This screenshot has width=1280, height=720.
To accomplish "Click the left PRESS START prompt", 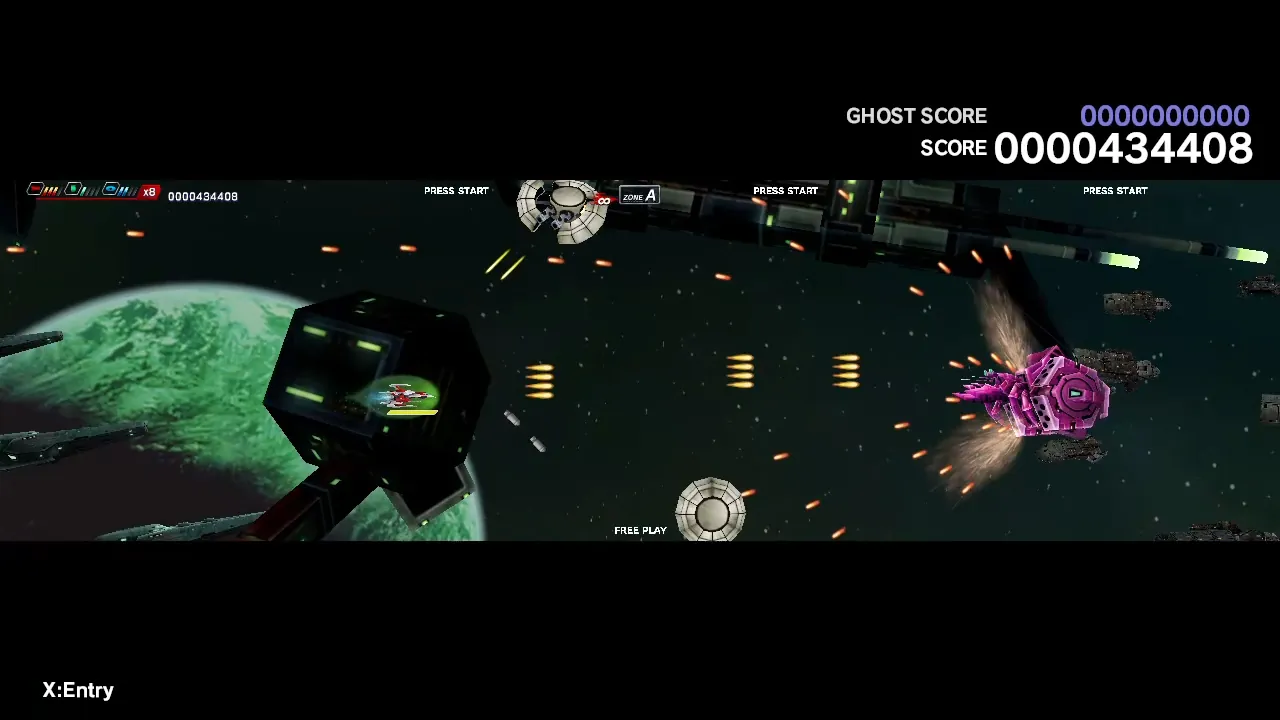I will (x=456, y=190).
